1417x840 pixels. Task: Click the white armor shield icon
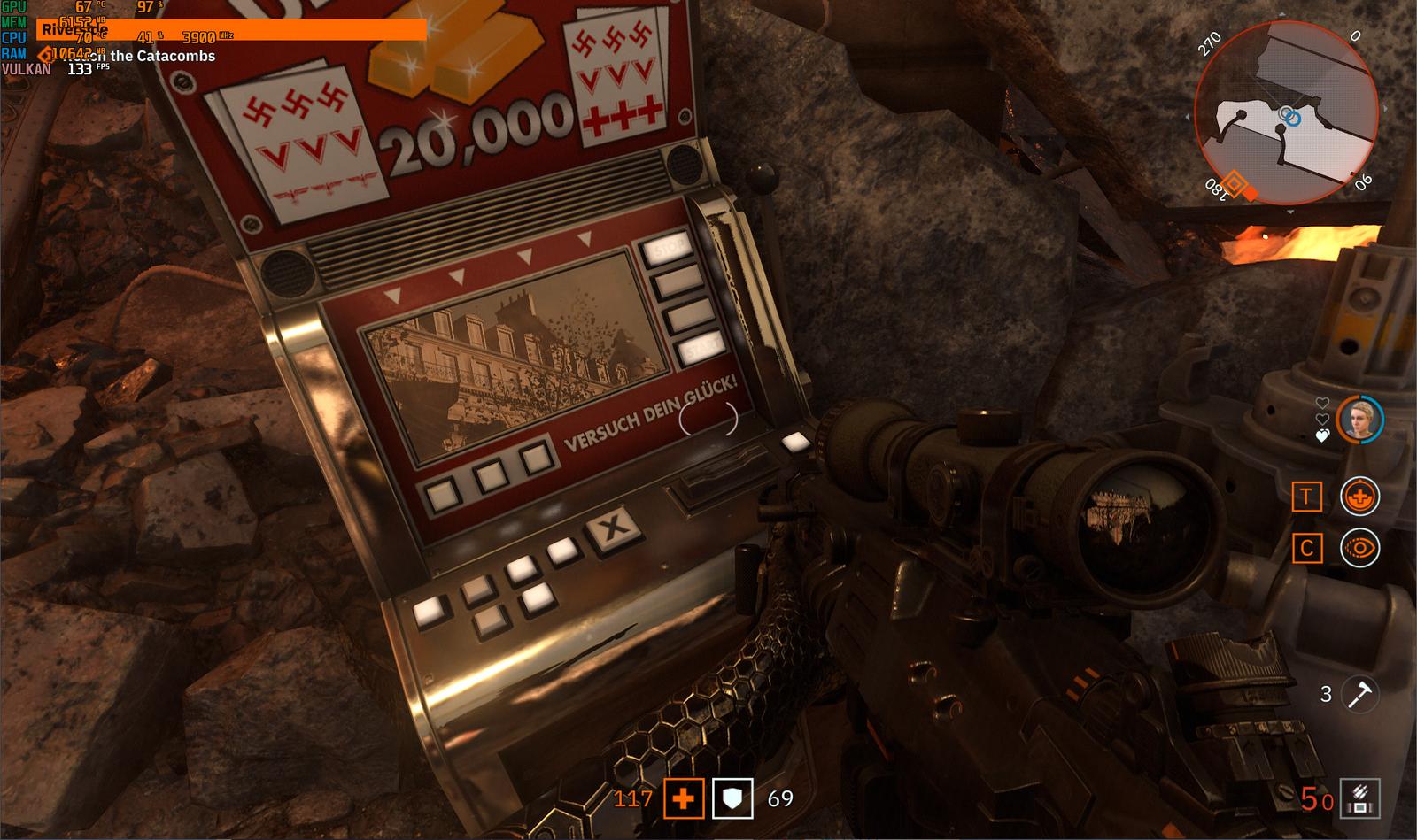(x=732, y=799)
